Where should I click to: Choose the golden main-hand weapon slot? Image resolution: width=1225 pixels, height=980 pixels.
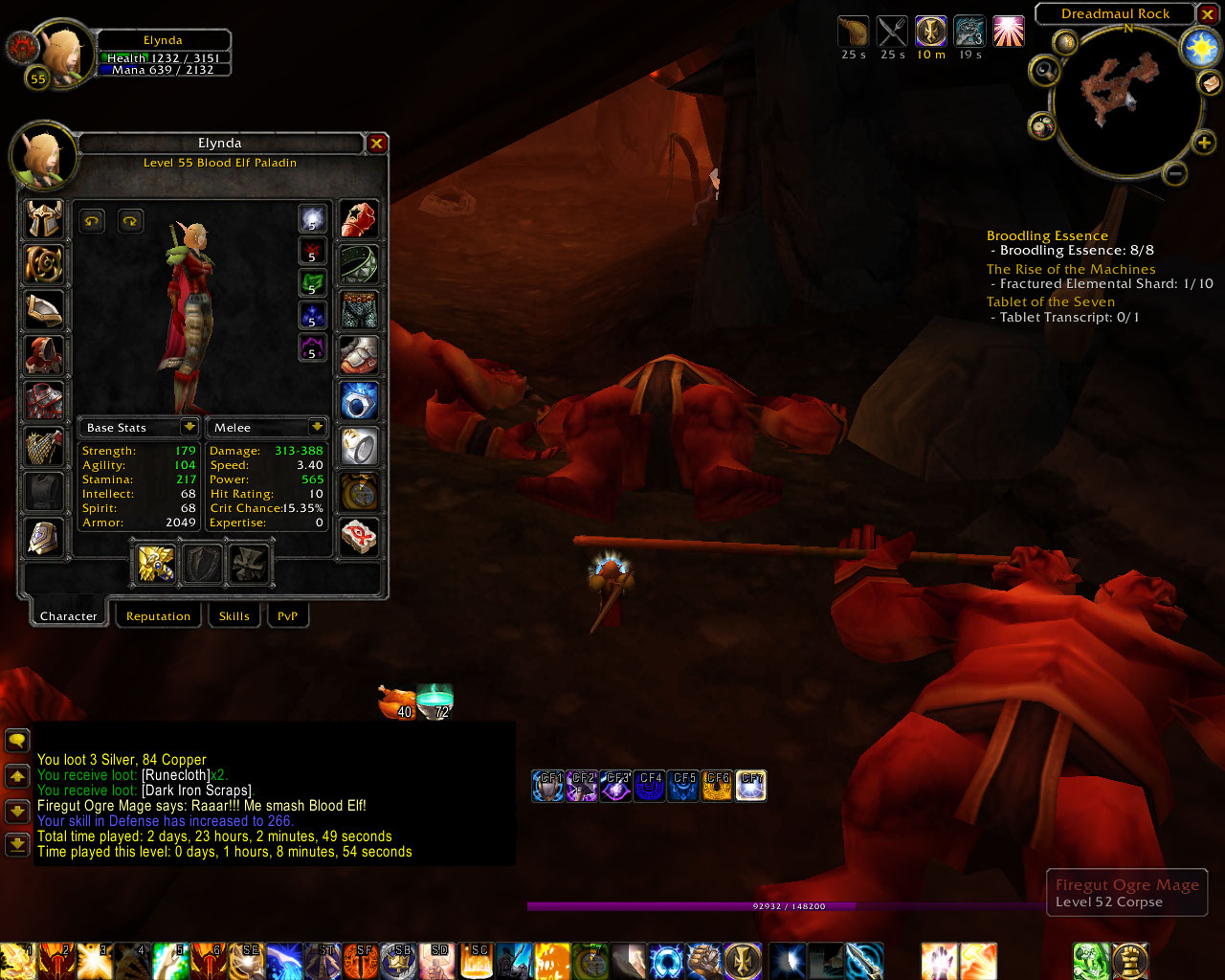coord(155,564)
